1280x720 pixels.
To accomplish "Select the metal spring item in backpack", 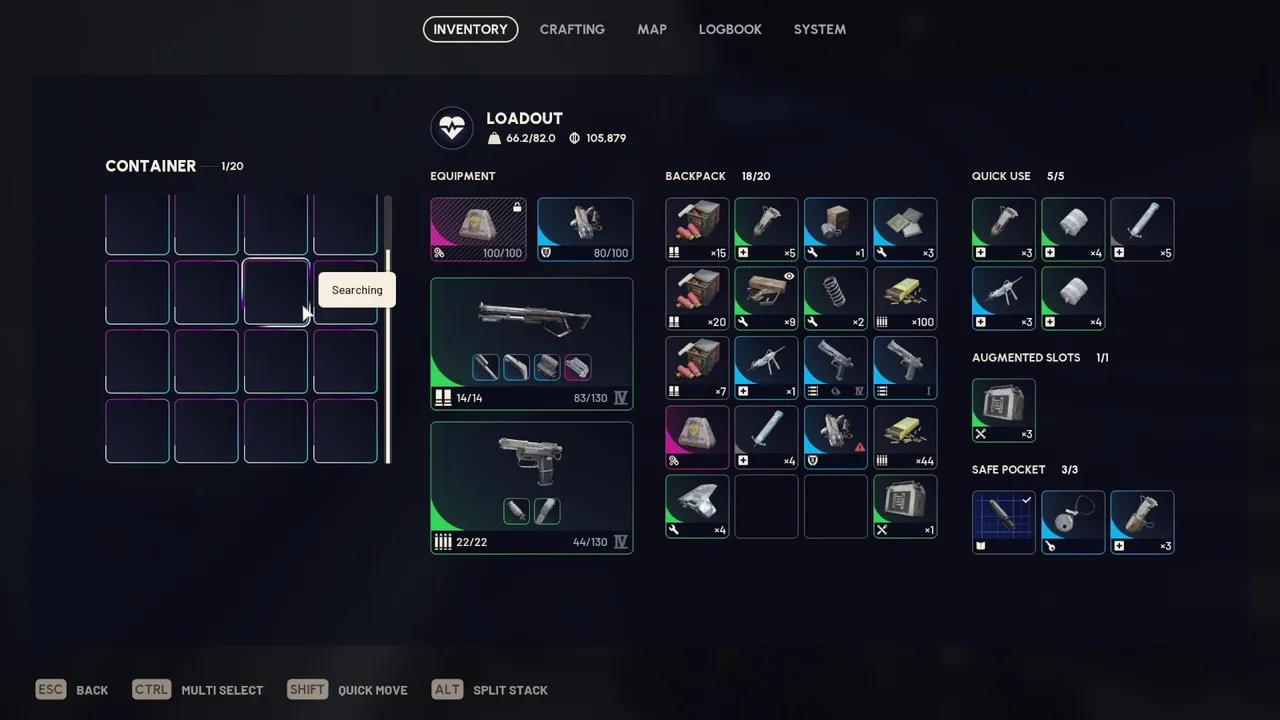I will point(835,298).
